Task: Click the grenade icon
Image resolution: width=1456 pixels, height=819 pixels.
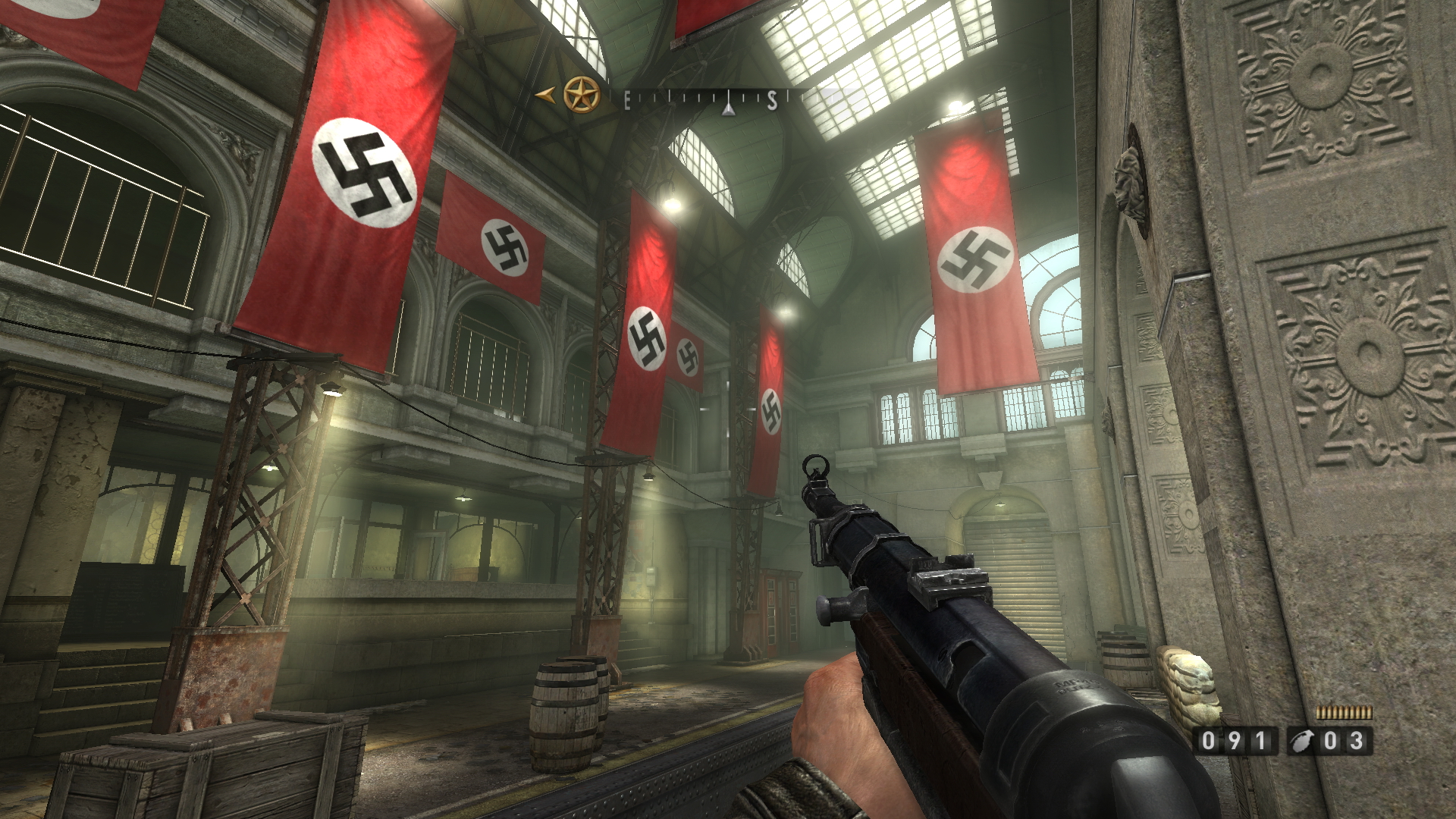Action: [1303, 741]
